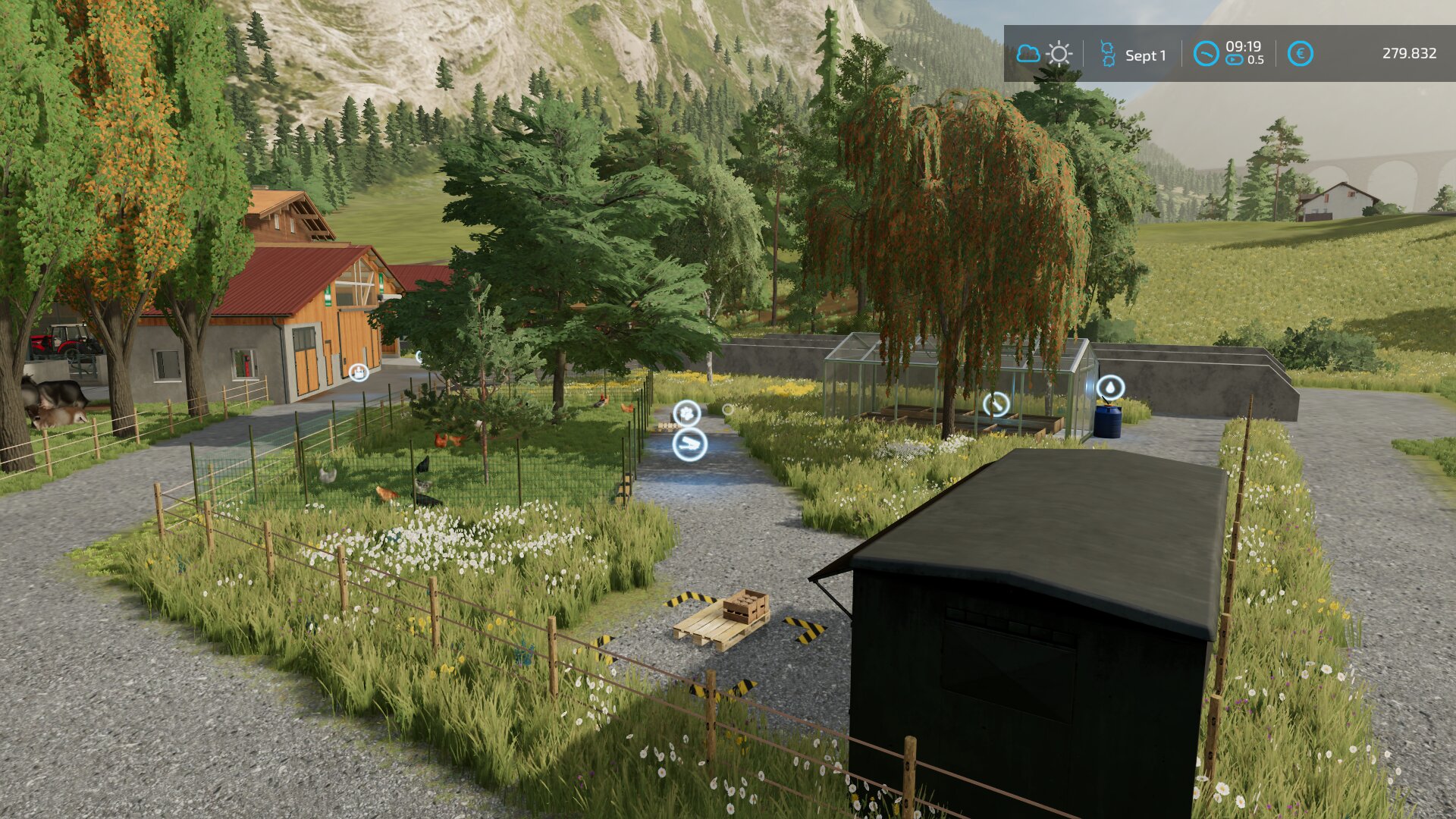Click the autumn leaves season icon

[x=1107, y=54]
